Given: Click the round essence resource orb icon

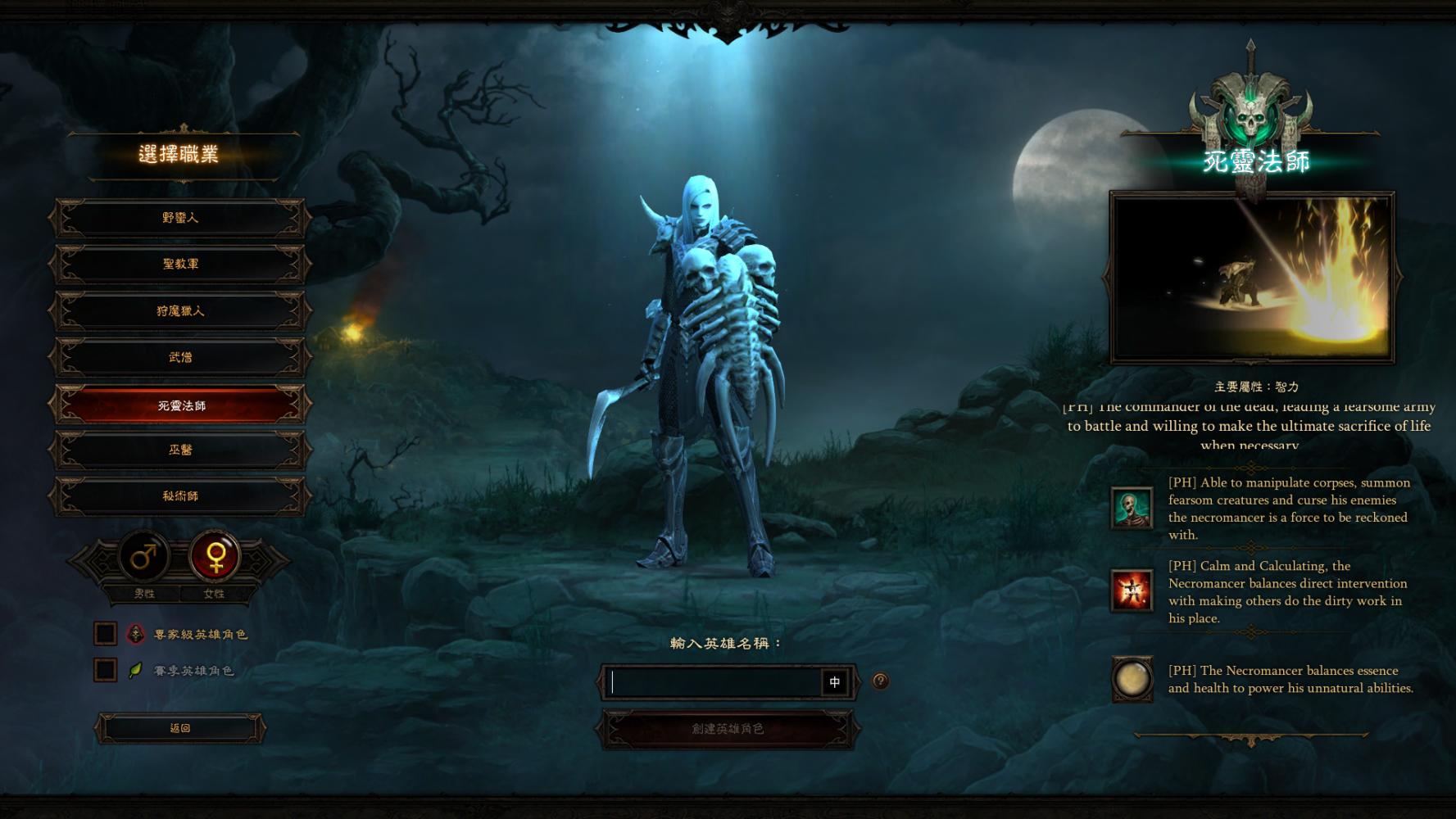Looking at the screenshot, I should pos(1132,679).
